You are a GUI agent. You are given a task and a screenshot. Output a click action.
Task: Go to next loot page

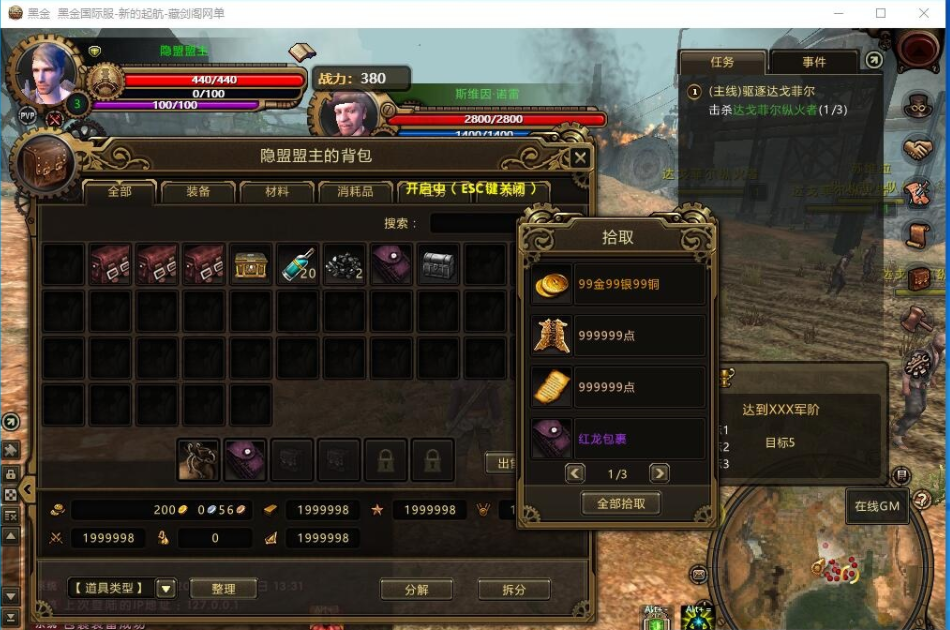coord(659,473)
